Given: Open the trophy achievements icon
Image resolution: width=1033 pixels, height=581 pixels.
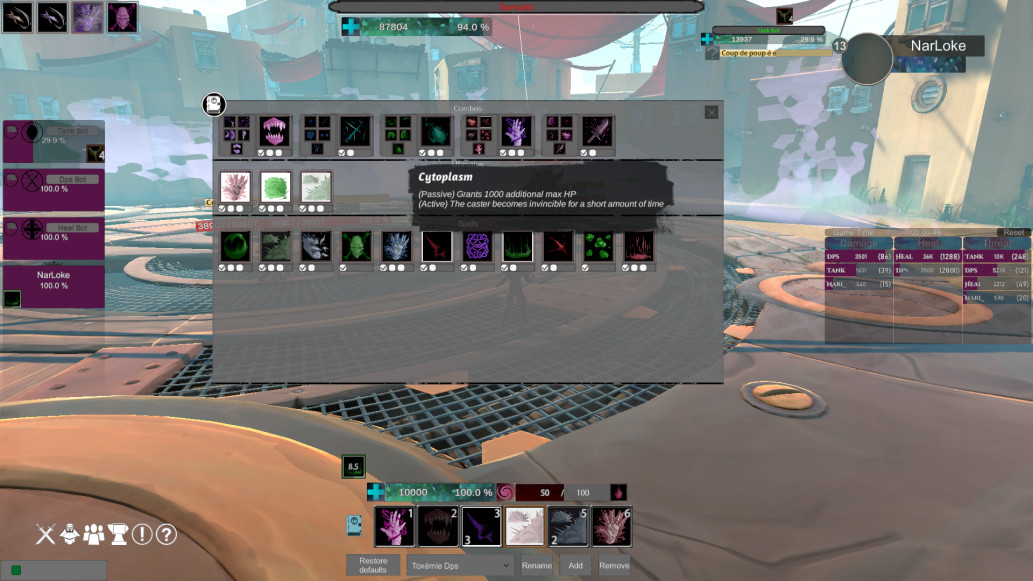Looking at the screenshot, I should coord(118,534).
